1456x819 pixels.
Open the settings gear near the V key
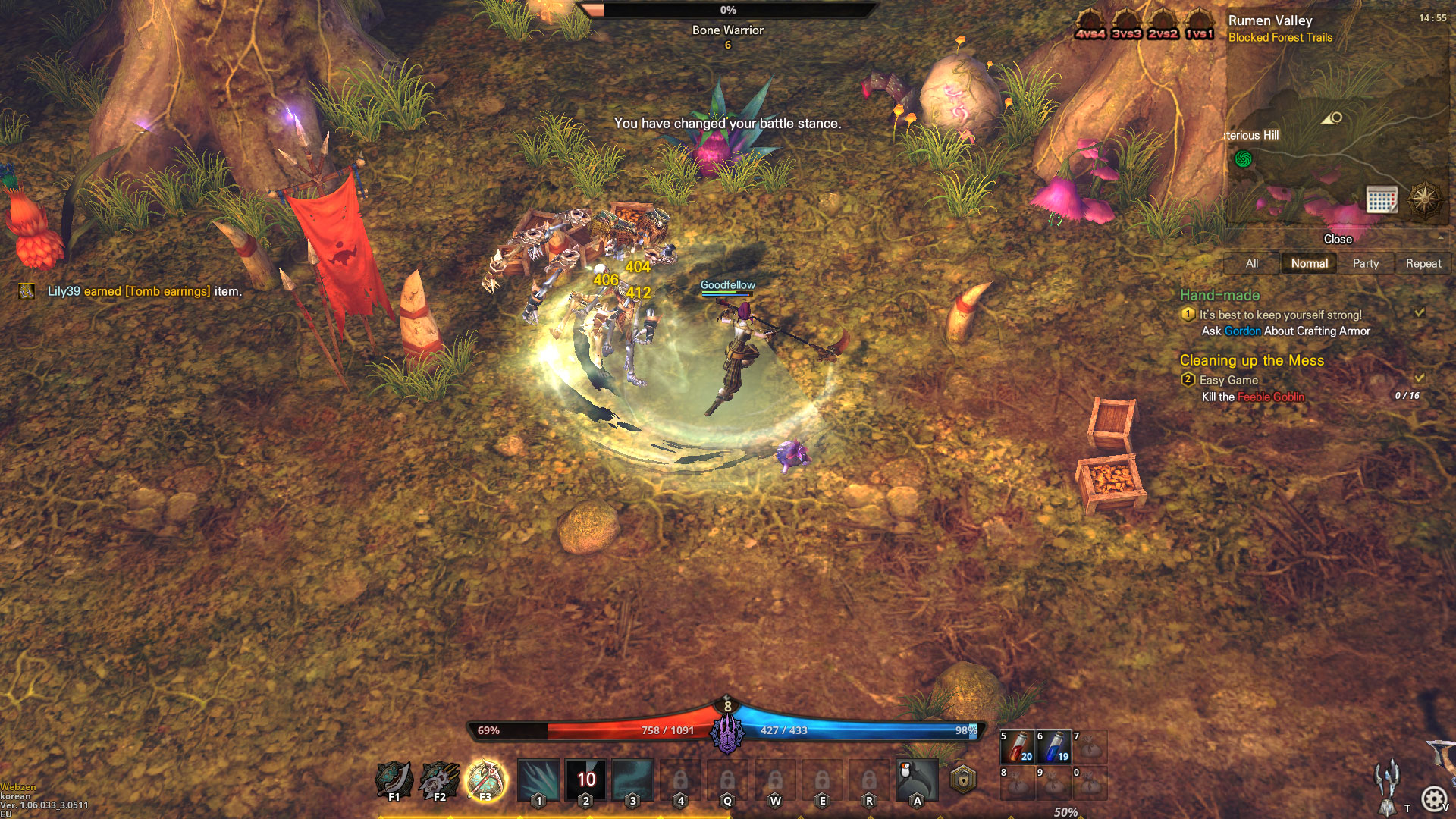(x=1433, y=798)
